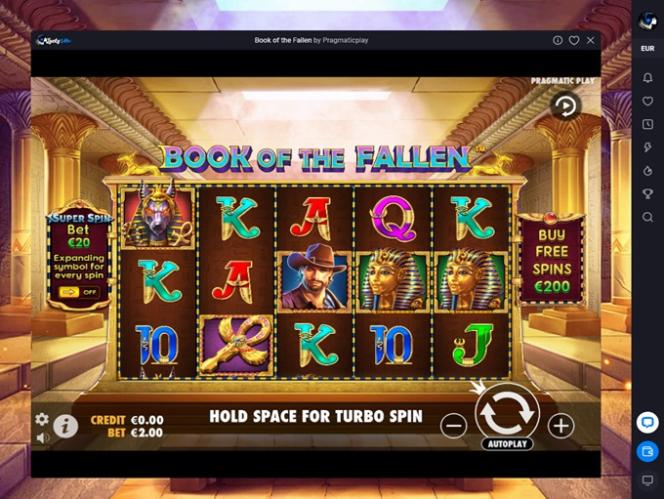Open the info icon in title bar
664x499 pixels.
pyautogui.click(x=557, y=40)
